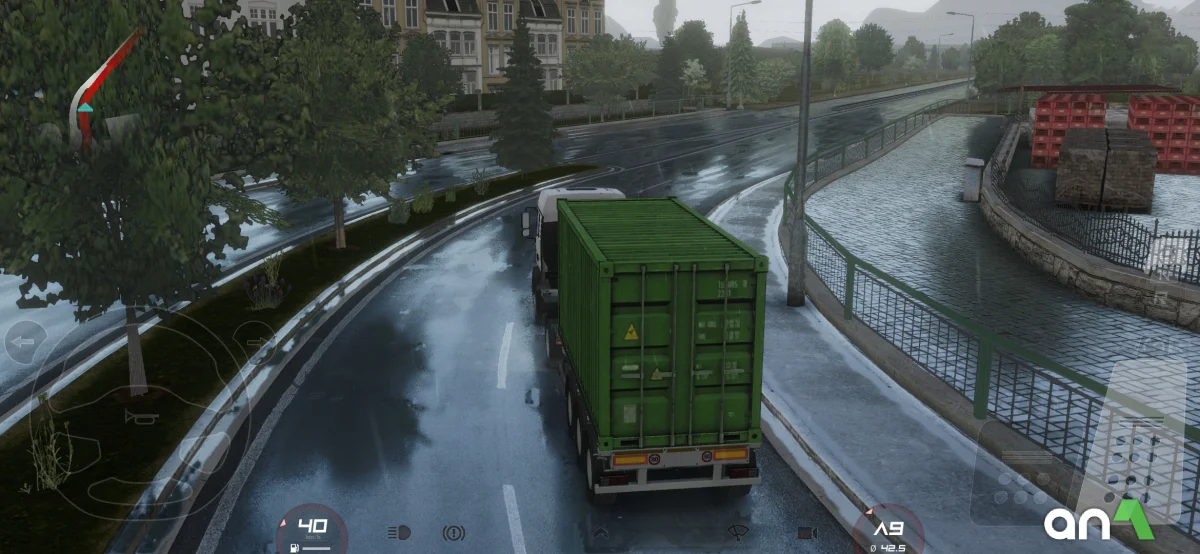The width and height of the screenshot is (1200, 554).
Task: Tap the left turn signal arrow
Action: [25, 342]
